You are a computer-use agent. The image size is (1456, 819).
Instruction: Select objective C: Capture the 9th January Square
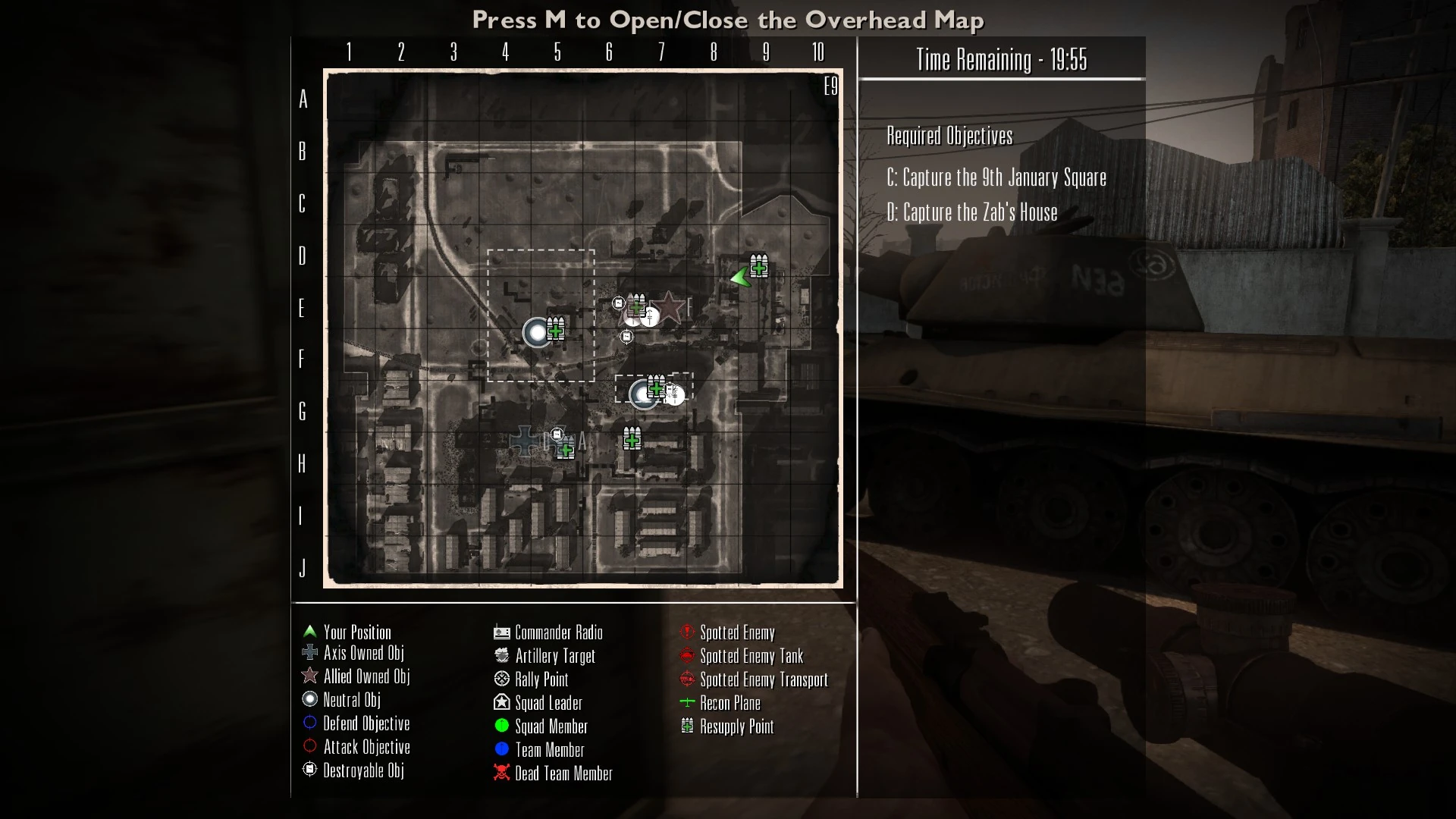coord(996,177)
